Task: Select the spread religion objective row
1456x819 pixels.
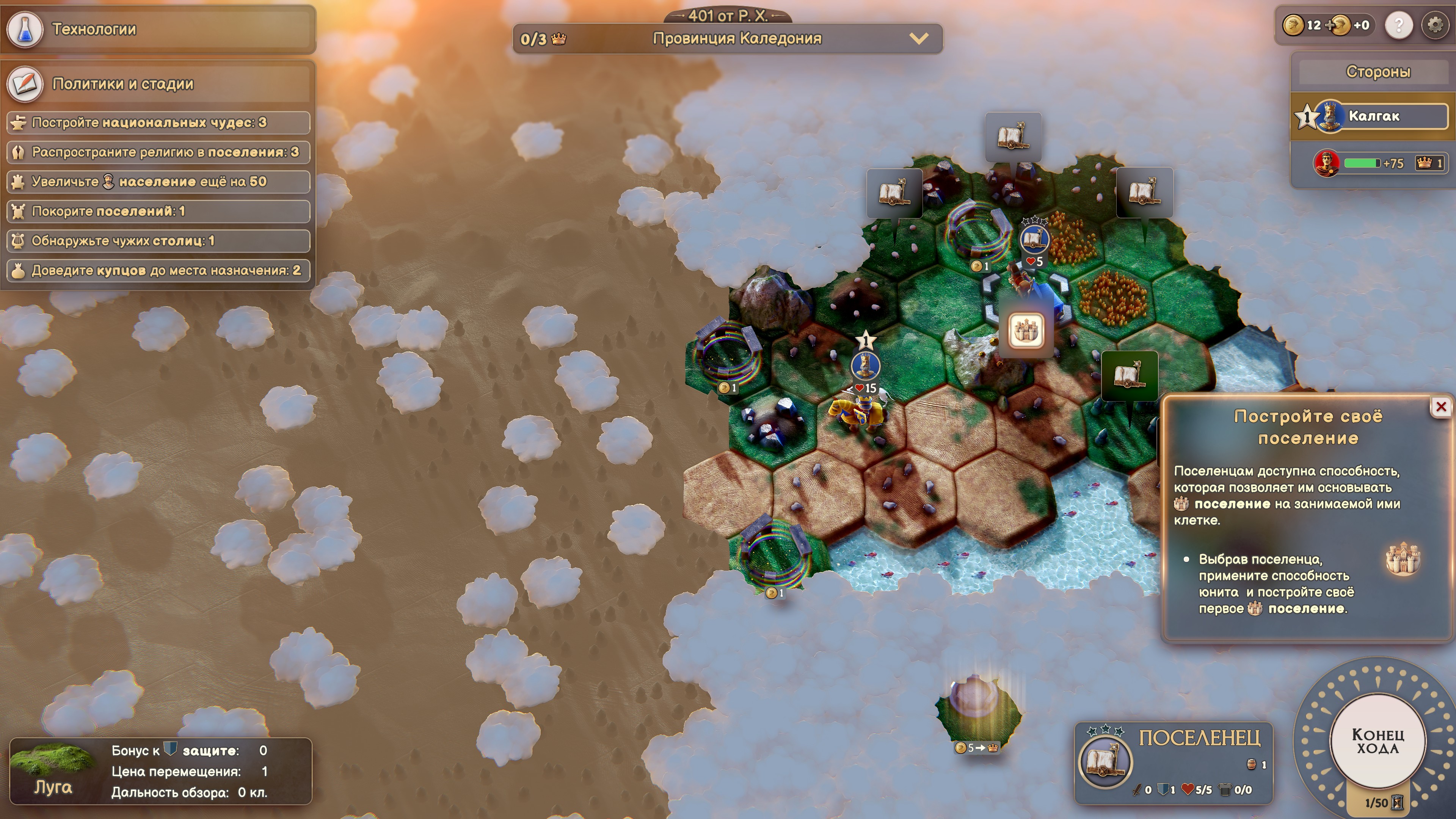Action: (158, 152)
